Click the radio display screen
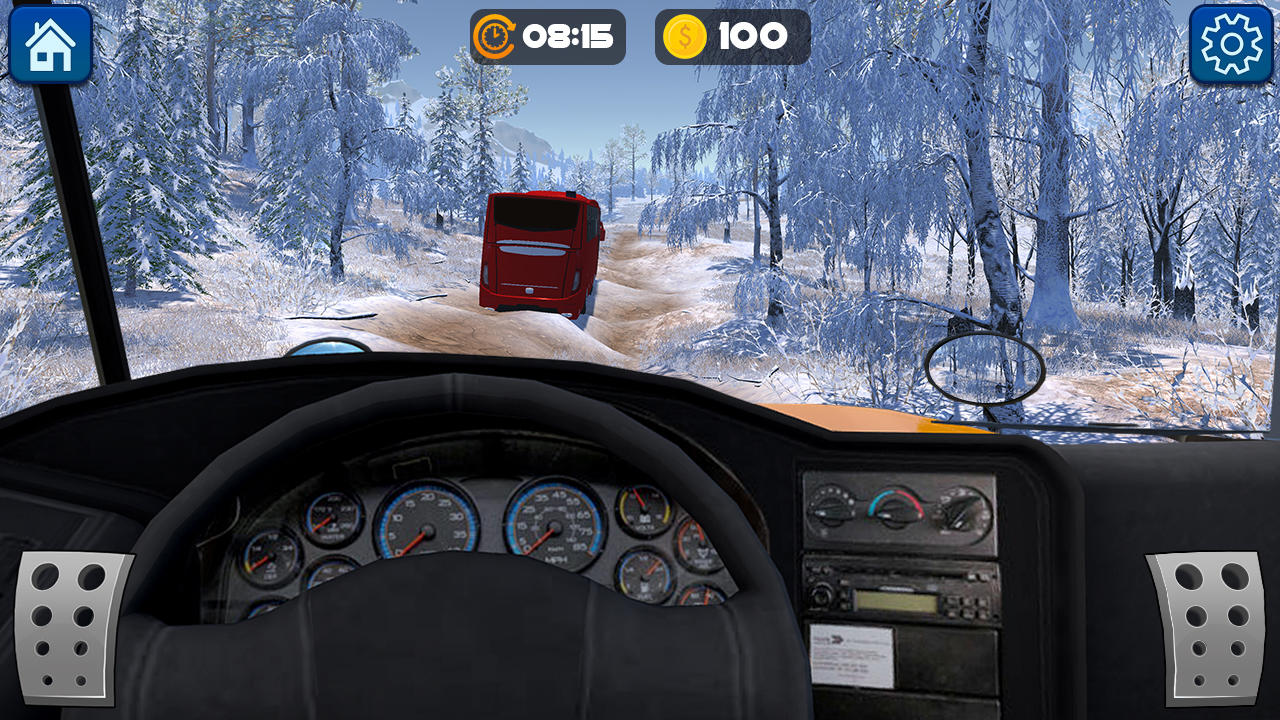1280x720 pixels. pyautogui.click(x=895, y=602)
